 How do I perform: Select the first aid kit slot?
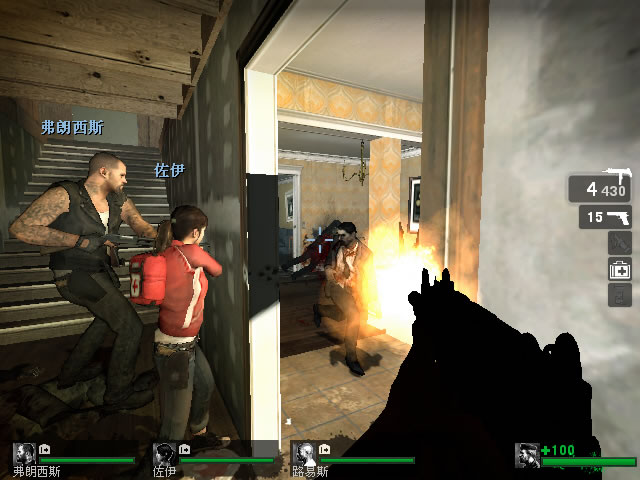[620, 268]
